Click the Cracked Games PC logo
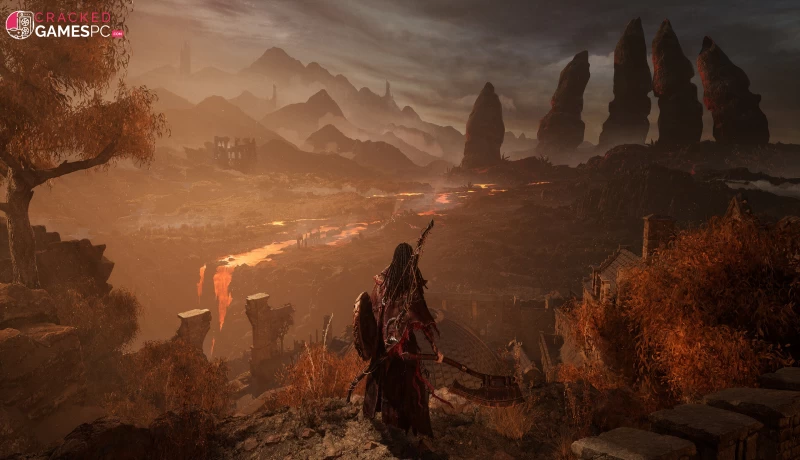Screen dimensions: 800x460 (64, 25)
